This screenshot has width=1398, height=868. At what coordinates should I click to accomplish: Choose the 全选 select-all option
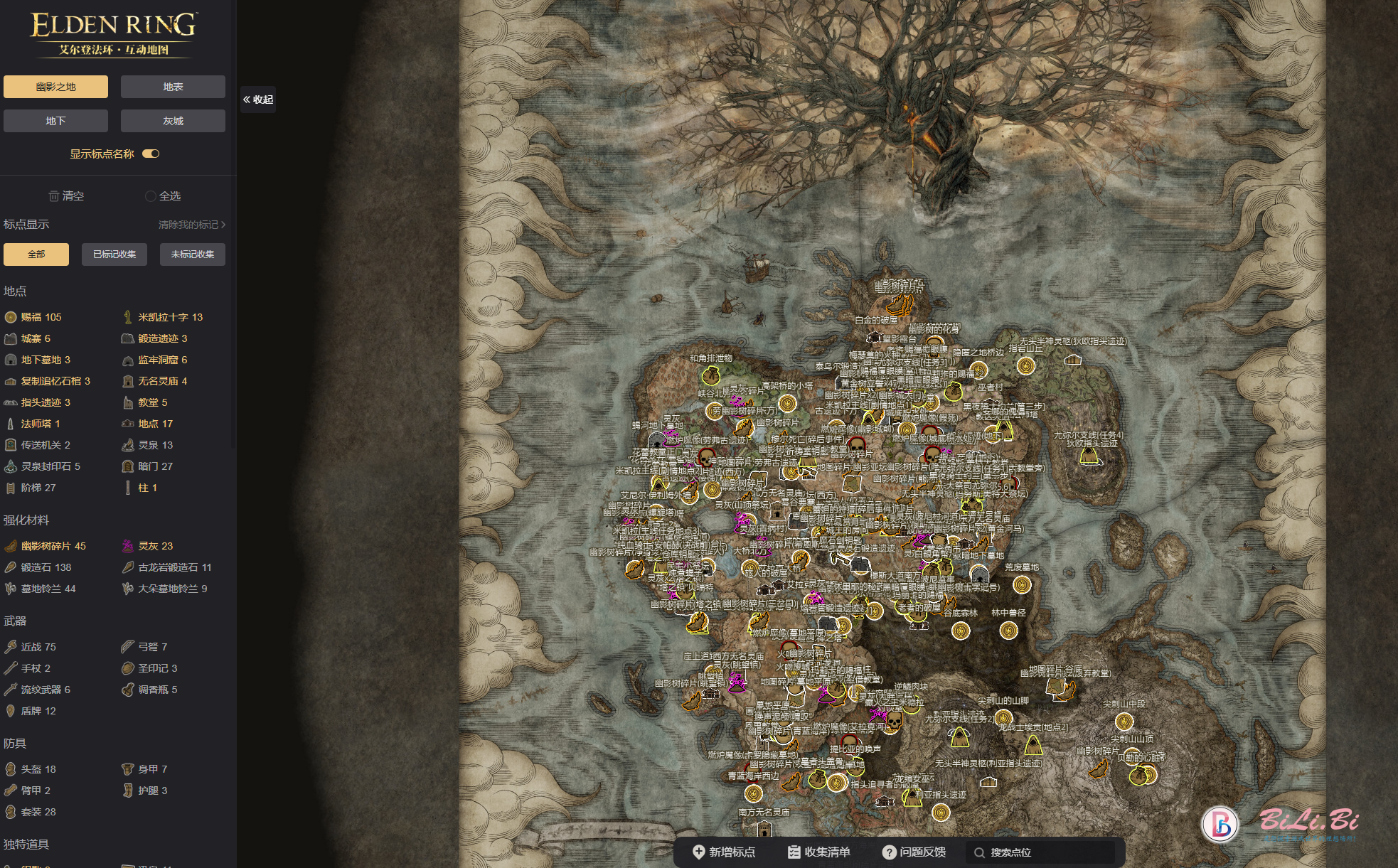point(163,196)
